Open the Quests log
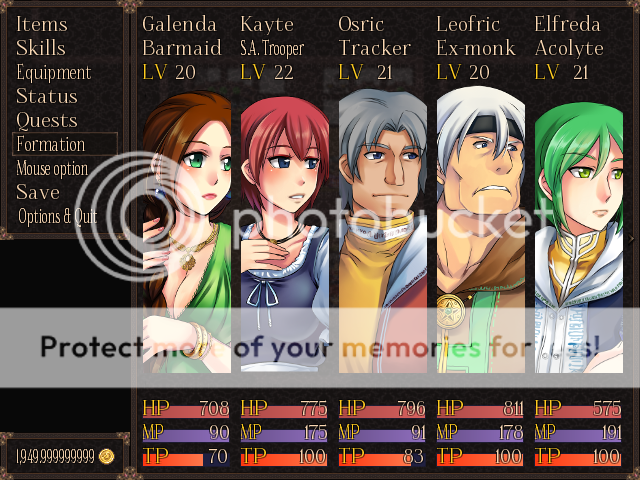Screen dimensions: 640x480 point(47,120)
